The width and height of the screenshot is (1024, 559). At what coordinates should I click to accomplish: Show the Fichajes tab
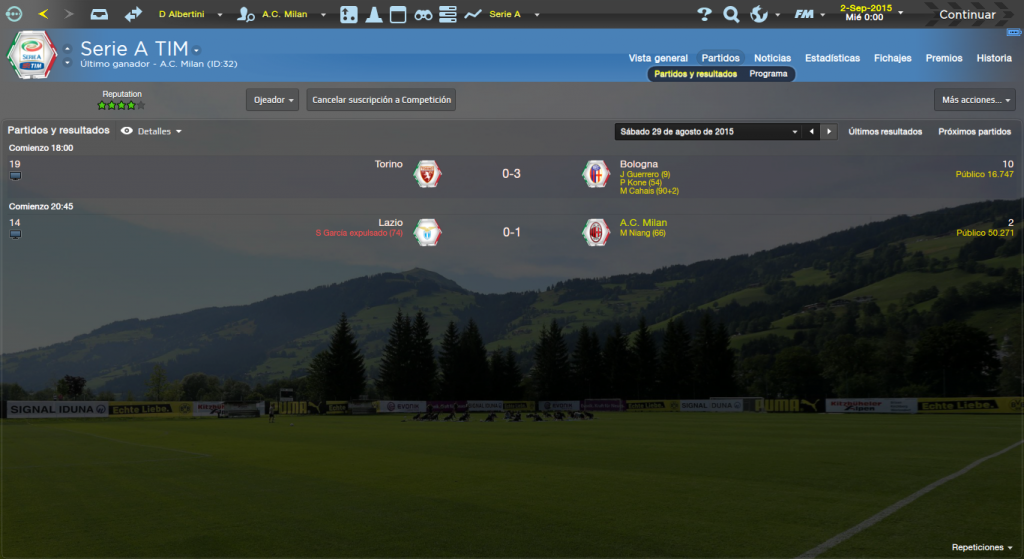[x=892, y=58]
